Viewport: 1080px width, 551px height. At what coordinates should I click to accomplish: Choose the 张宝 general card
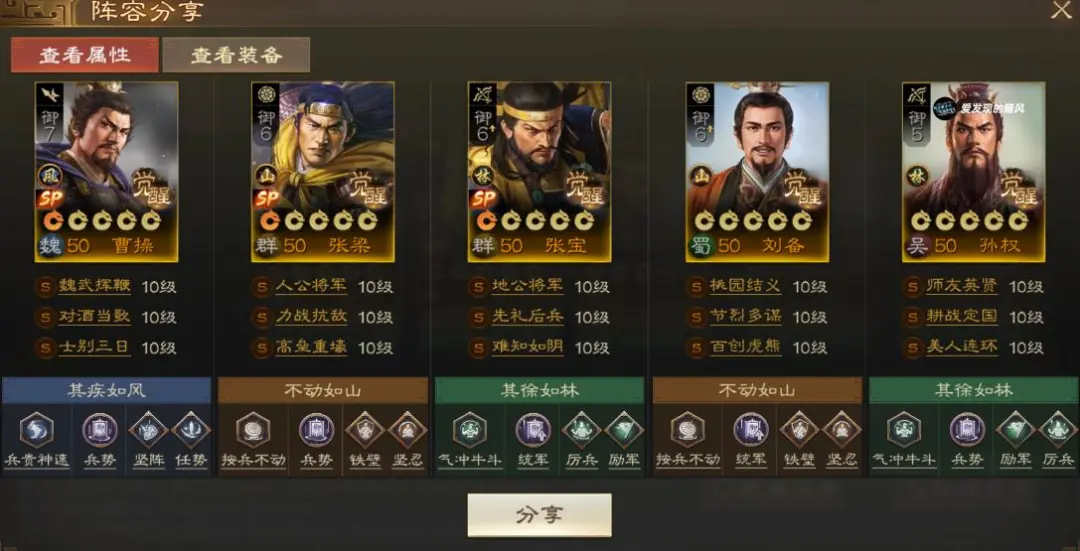click(x=540, y=171)
